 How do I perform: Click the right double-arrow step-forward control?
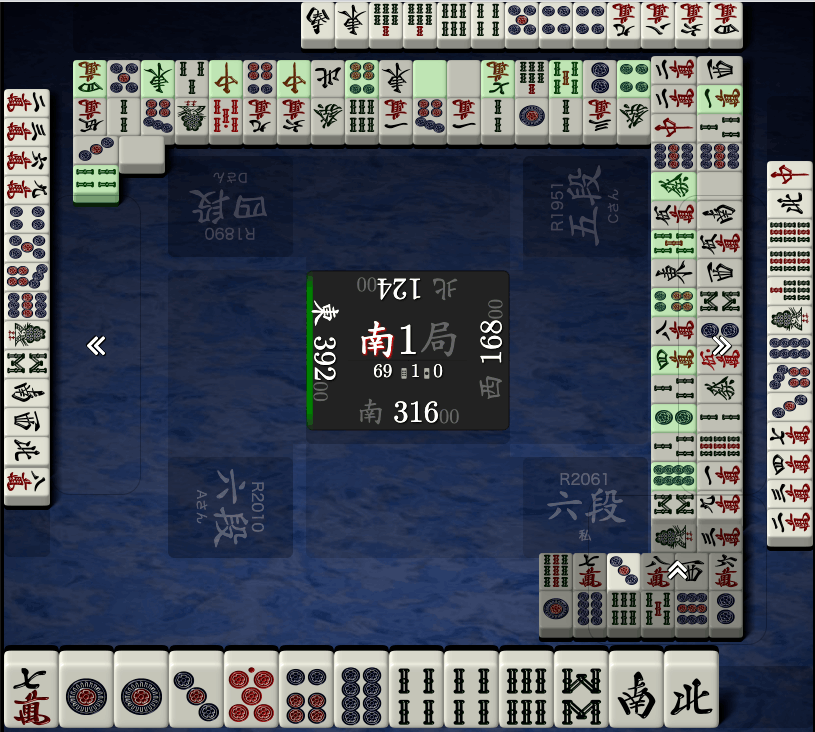coord(721,346)
